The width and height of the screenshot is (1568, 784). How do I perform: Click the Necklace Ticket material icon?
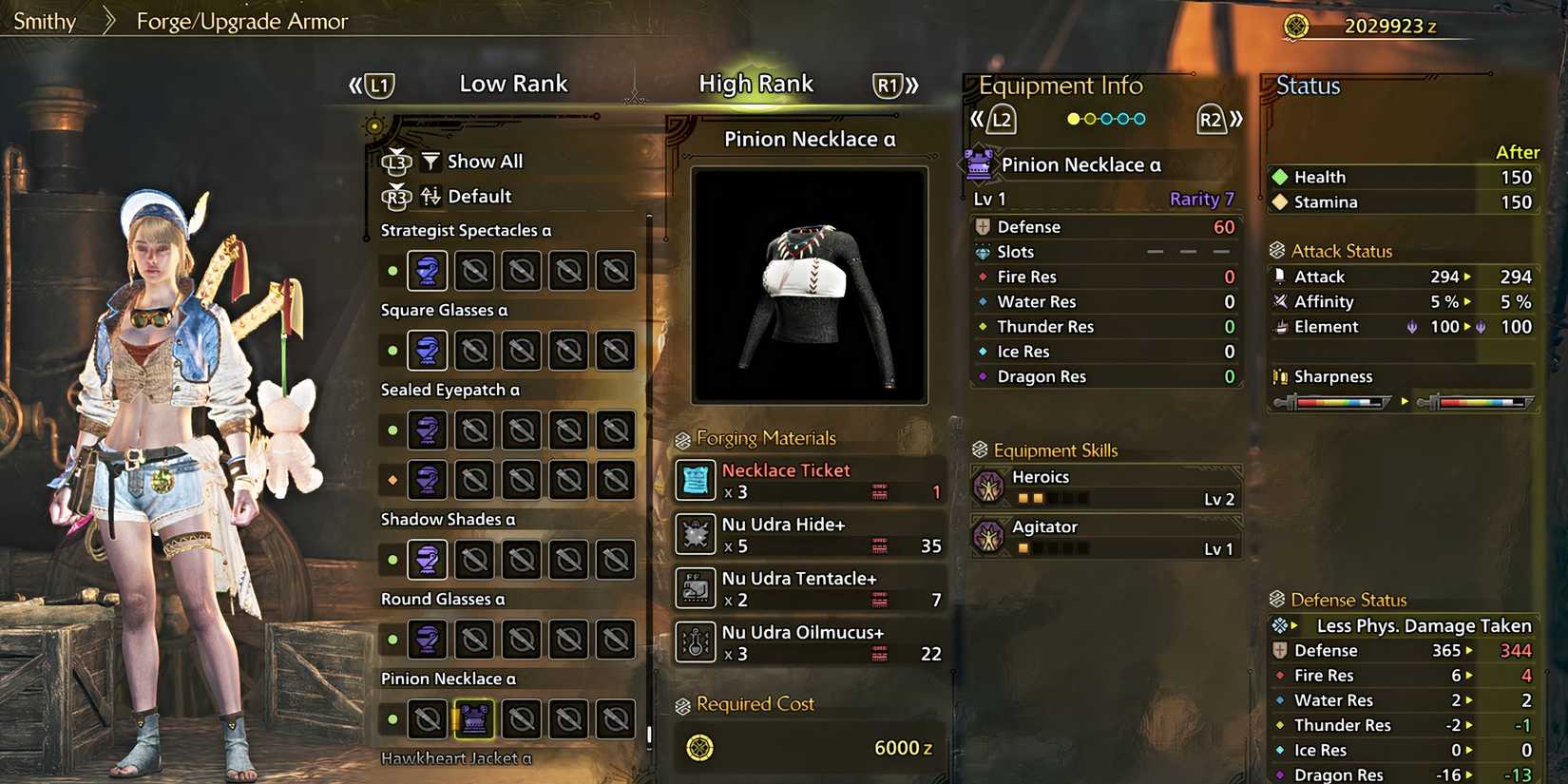pyautogui.click(x=697, y=481)
